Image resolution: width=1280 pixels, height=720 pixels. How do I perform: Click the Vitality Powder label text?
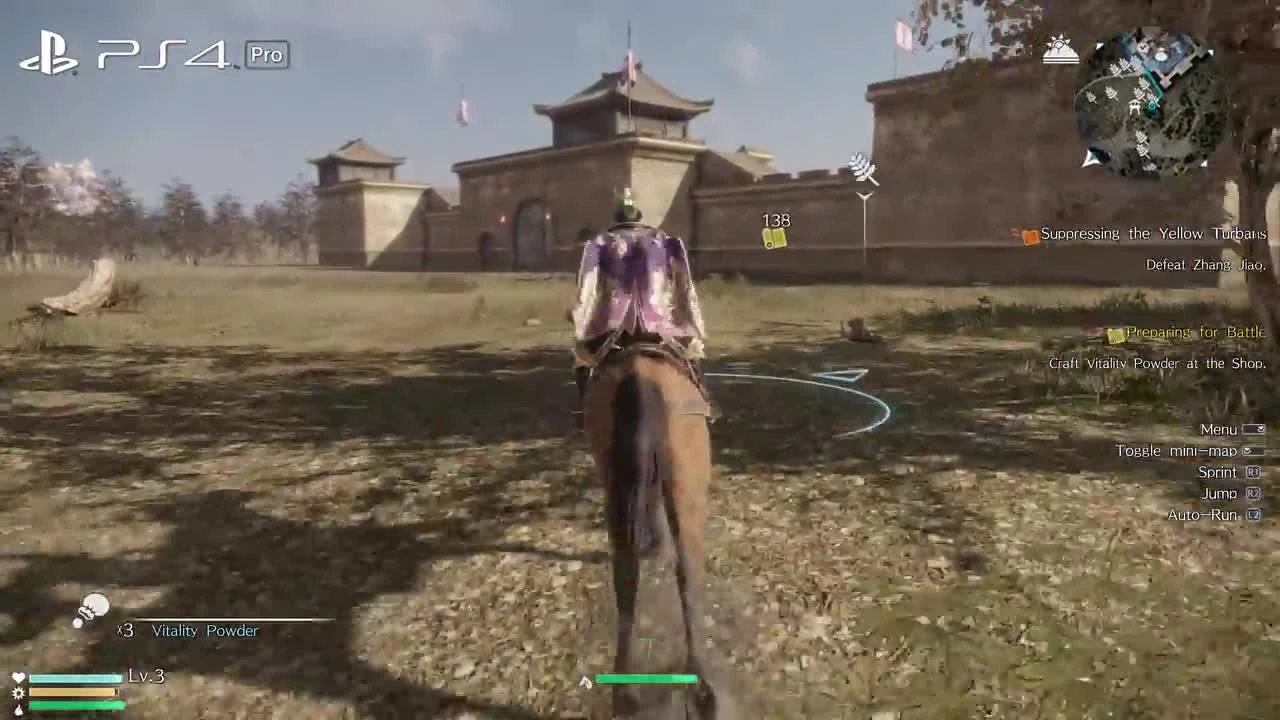(203, 631)
